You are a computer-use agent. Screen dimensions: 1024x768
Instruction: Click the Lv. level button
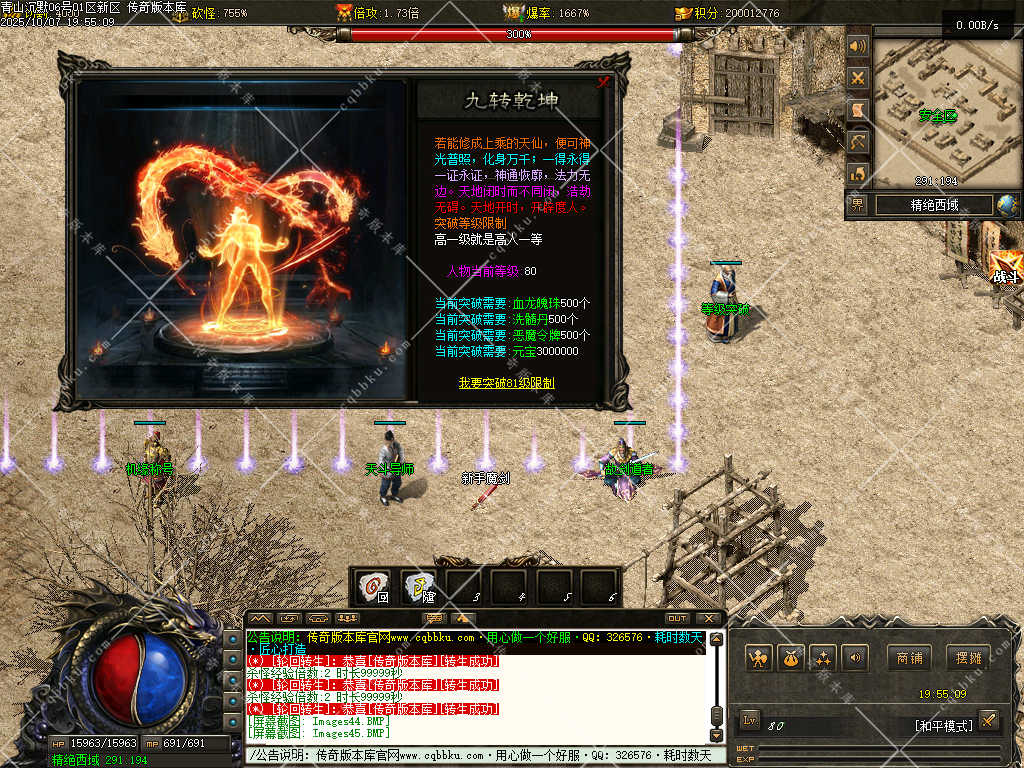coord(751,720)
